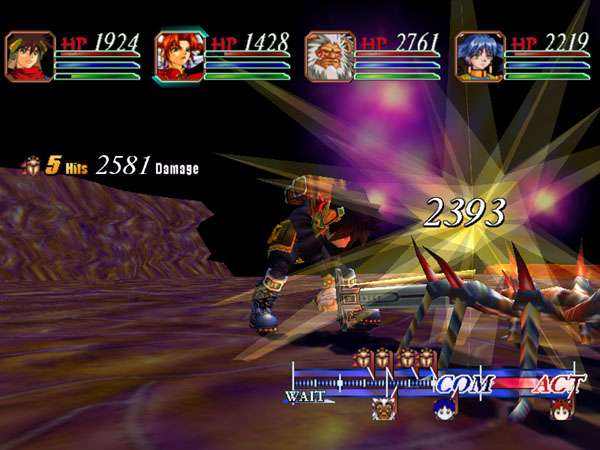
Task: Select the red-haired character's party portrait
Action: pos(180,56)
